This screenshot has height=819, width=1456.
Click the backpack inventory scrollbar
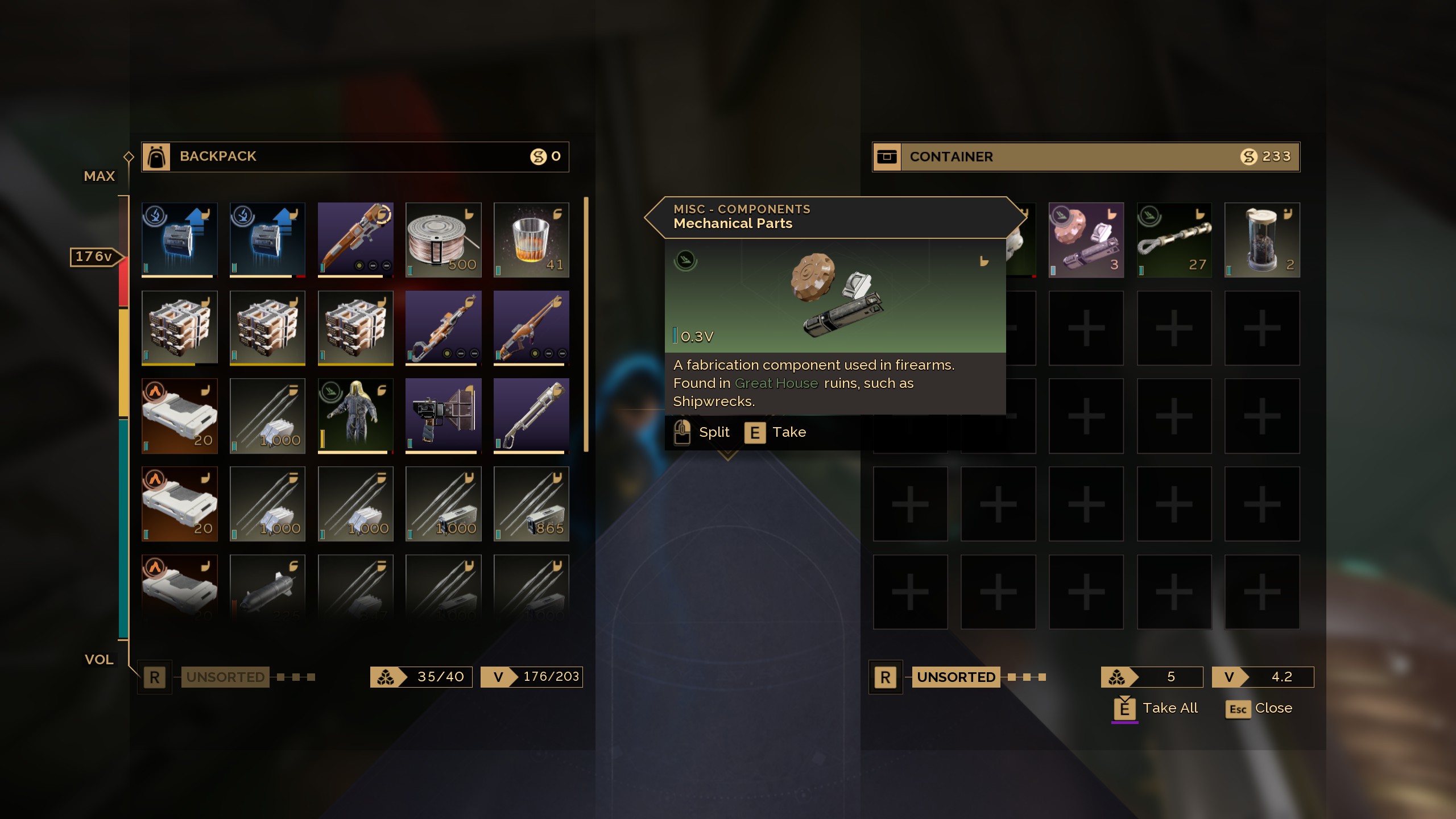coord(586,324)
